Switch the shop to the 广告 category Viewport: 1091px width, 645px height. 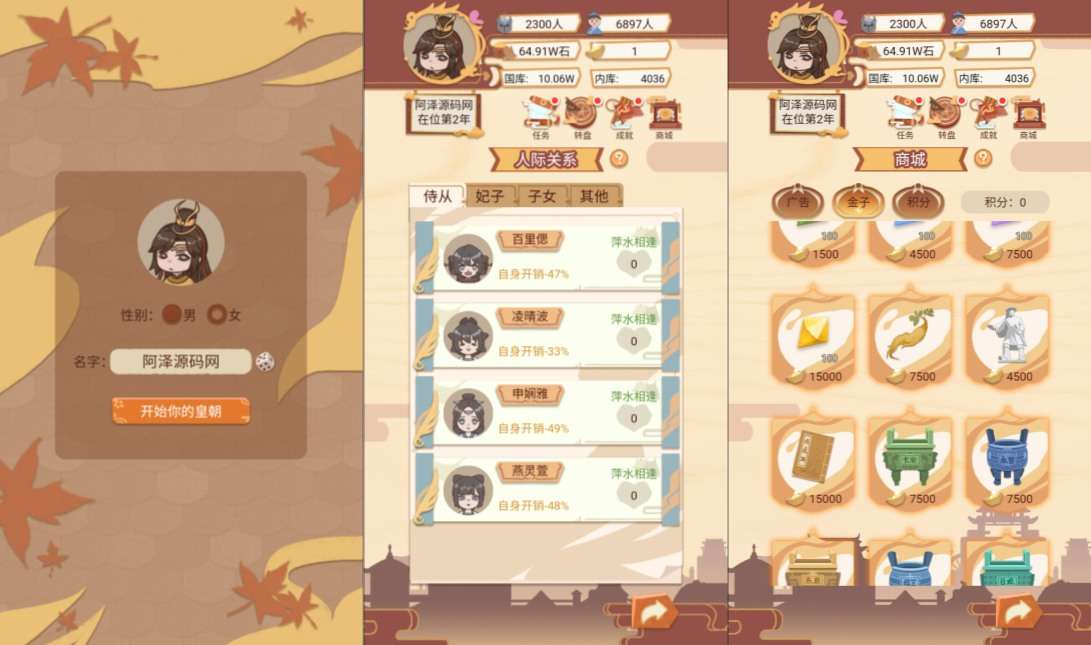pyautogui.click(x=797, y=201)
